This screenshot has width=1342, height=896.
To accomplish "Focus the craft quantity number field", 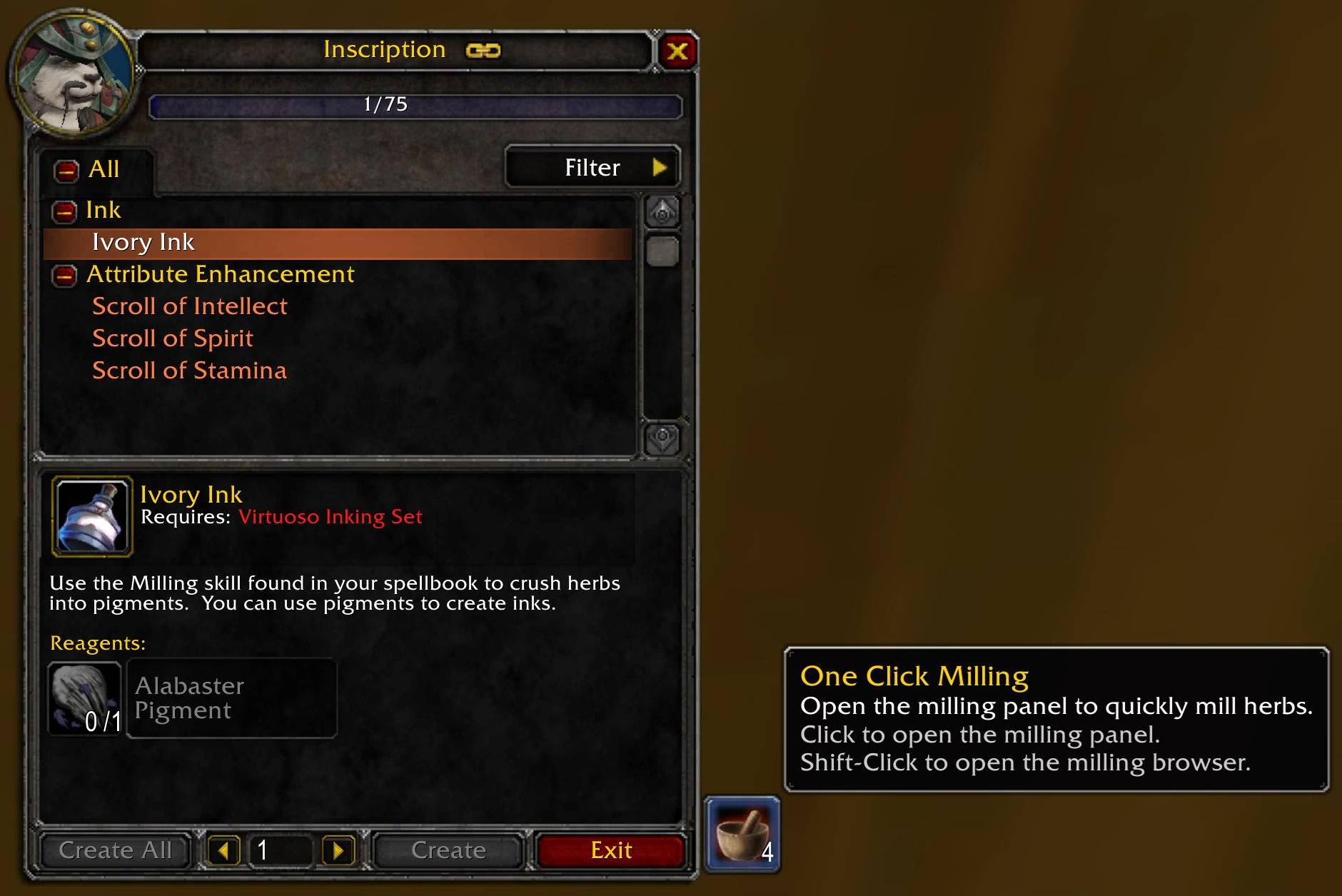I will [281, 850].
